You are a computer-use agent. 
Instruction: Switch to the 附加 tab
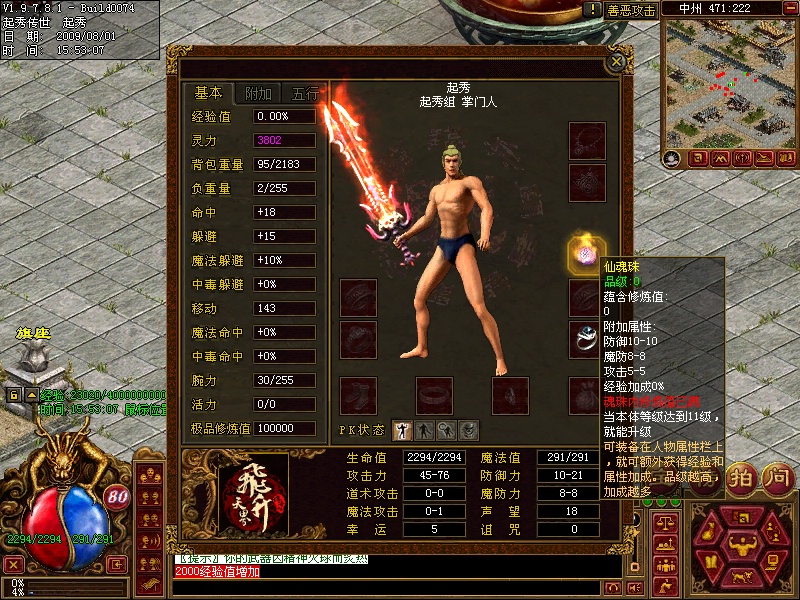(x=257, y=94)
